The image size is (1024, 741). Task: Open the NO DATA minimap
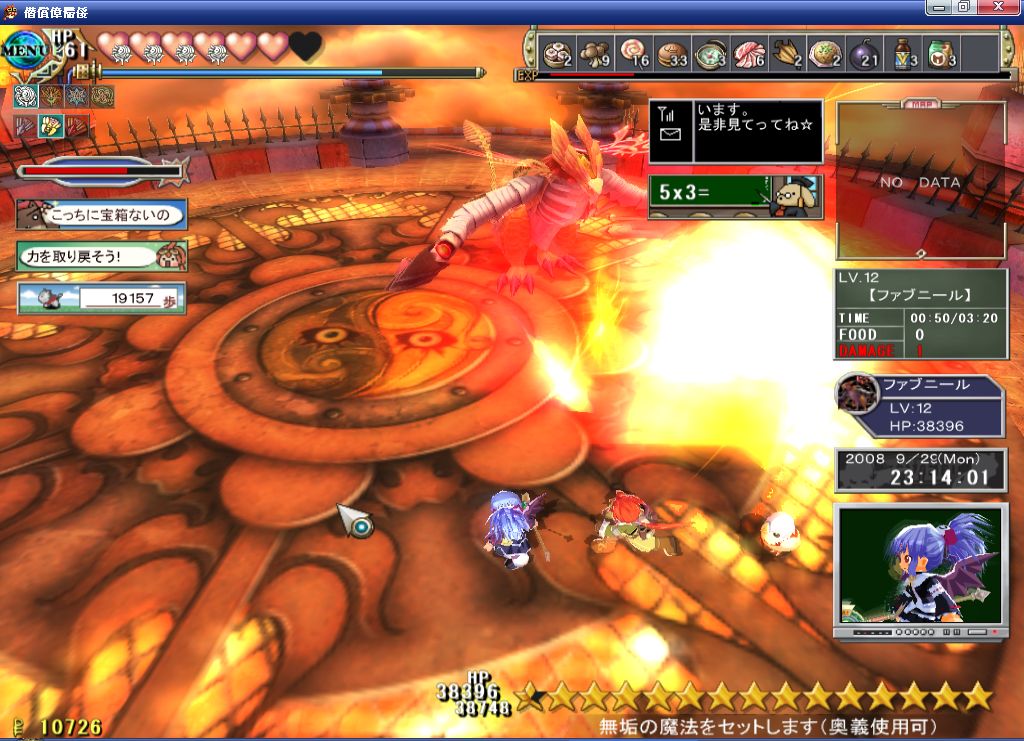coord(920,181)
